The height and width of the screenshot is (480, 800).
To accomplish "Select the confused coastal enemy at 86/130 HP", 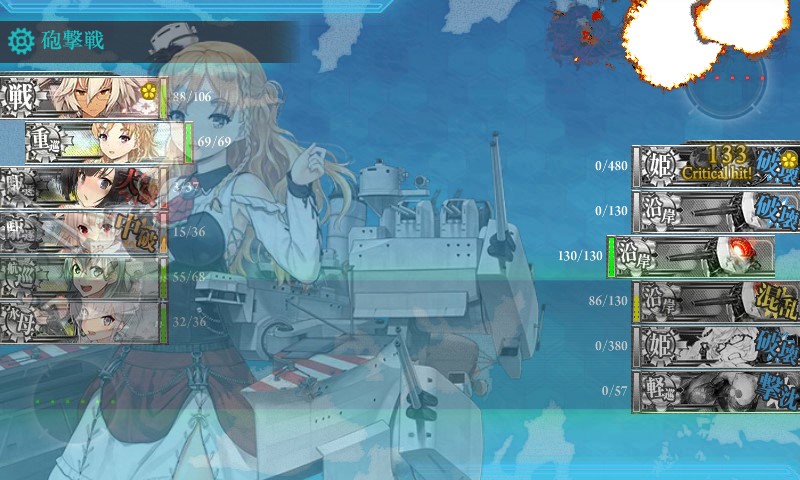I will tap(717, 301).
